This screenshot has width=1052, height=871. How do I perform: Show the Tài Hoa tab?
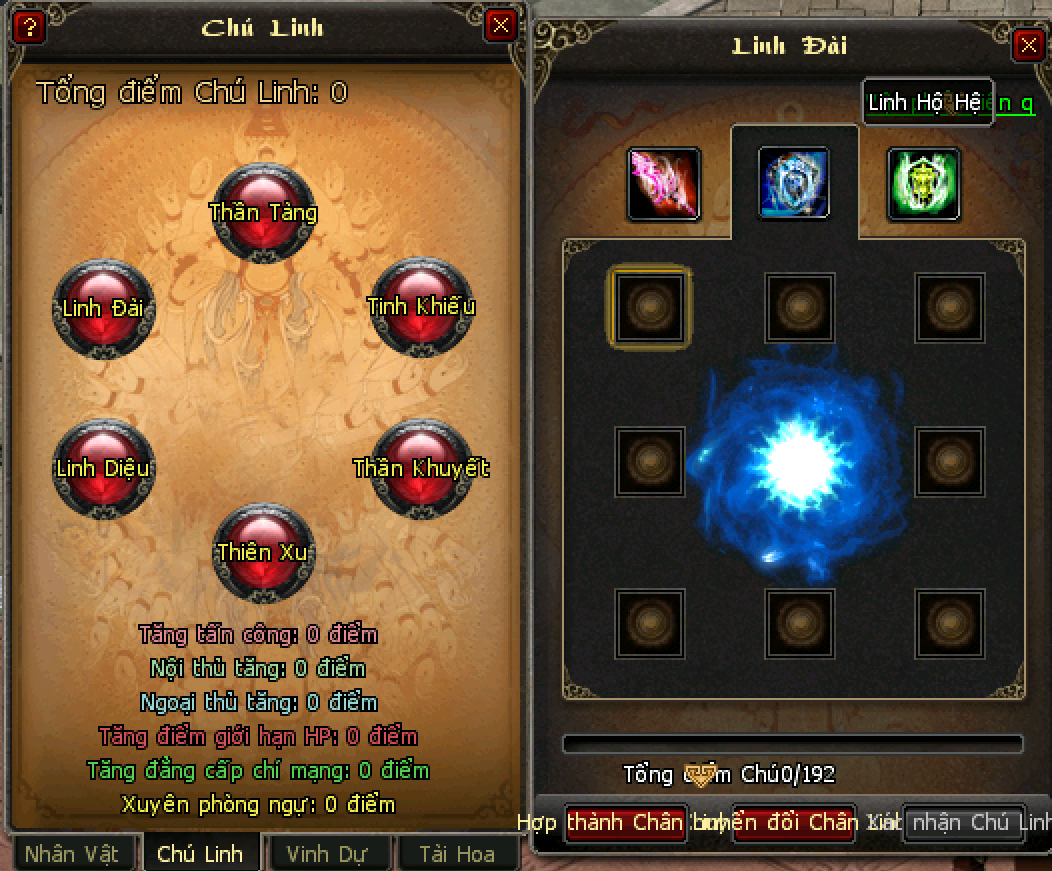pos(457,854)
